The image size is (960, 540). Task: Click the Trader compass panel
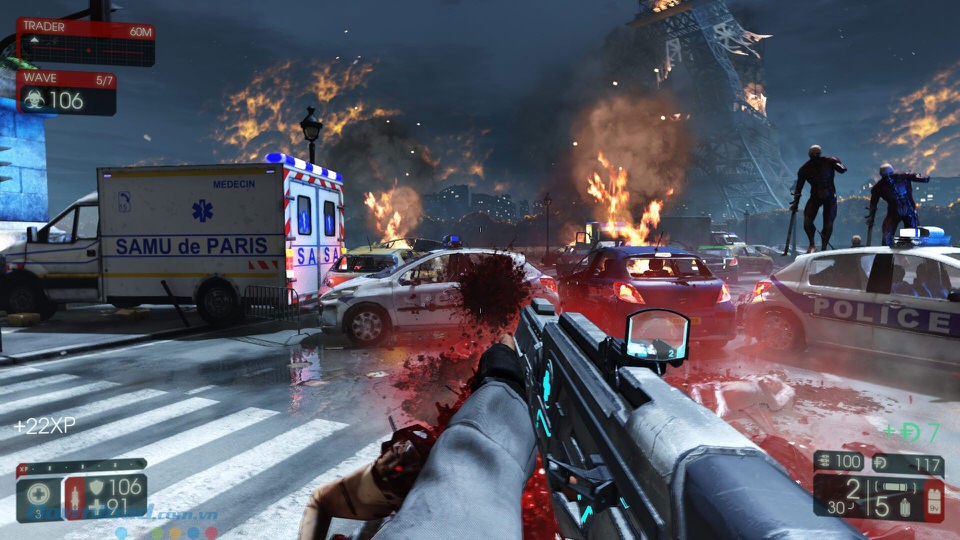pyautogui.click(x=86, y=42)
